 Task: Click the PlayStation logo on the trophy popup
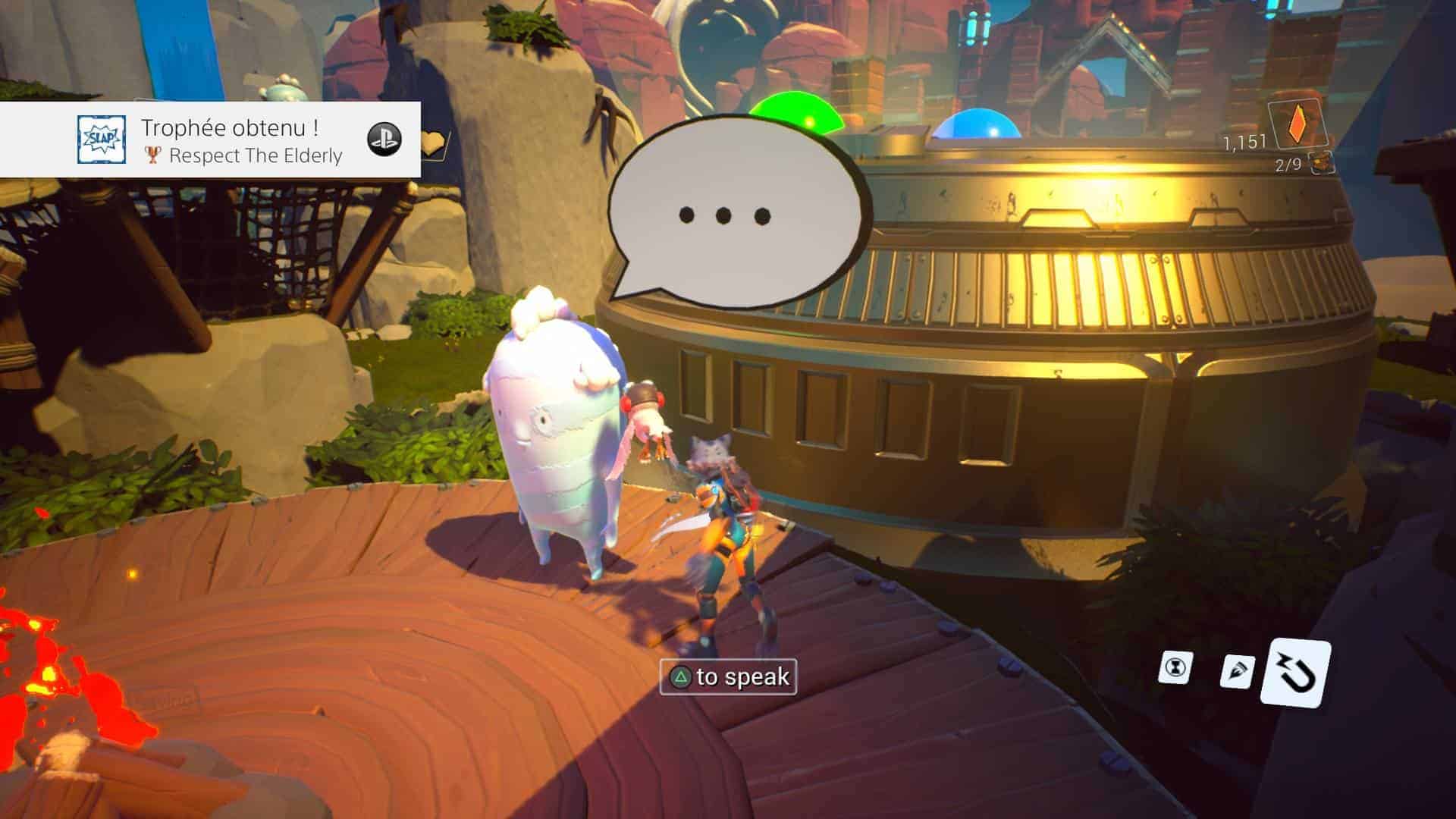pyautogui.click(x=384, y=140)
